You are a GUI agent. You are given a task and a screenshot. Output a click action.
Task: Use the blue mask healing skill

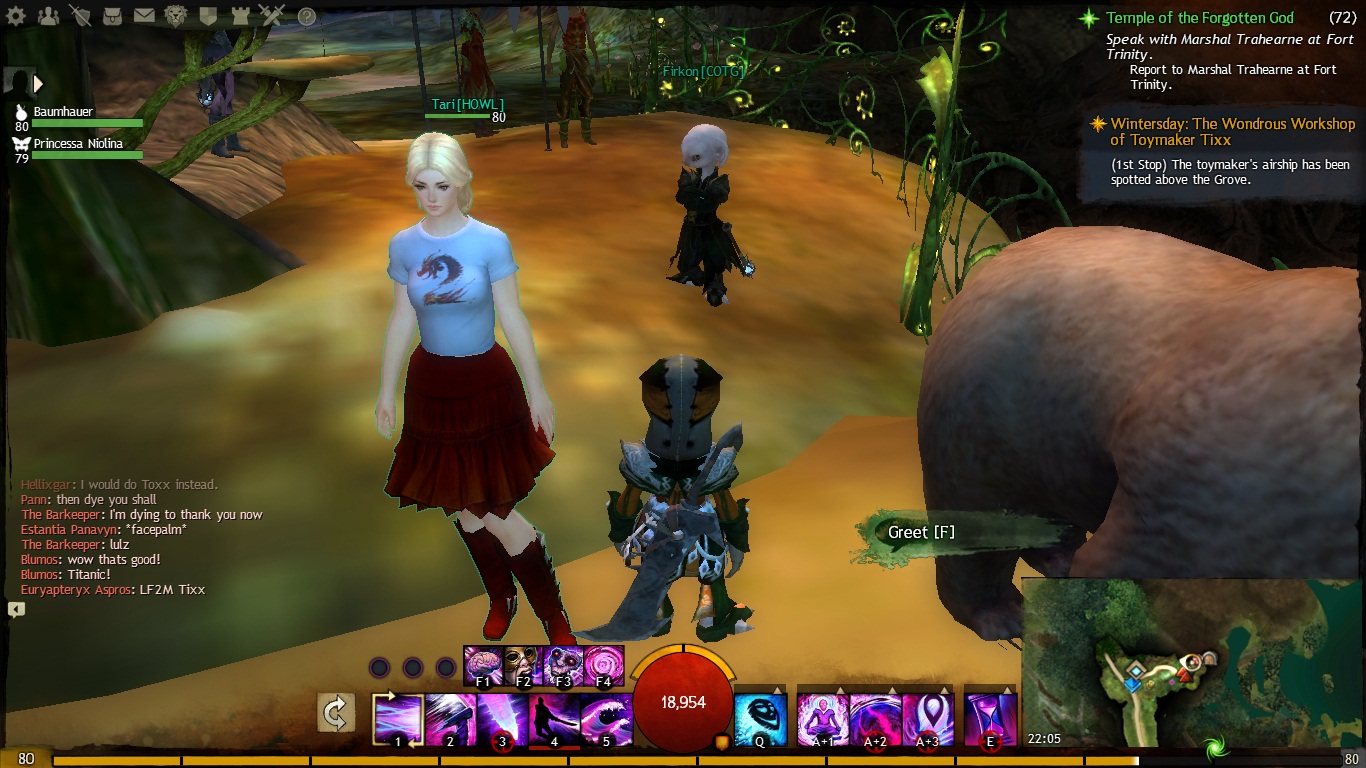point(760,719)
